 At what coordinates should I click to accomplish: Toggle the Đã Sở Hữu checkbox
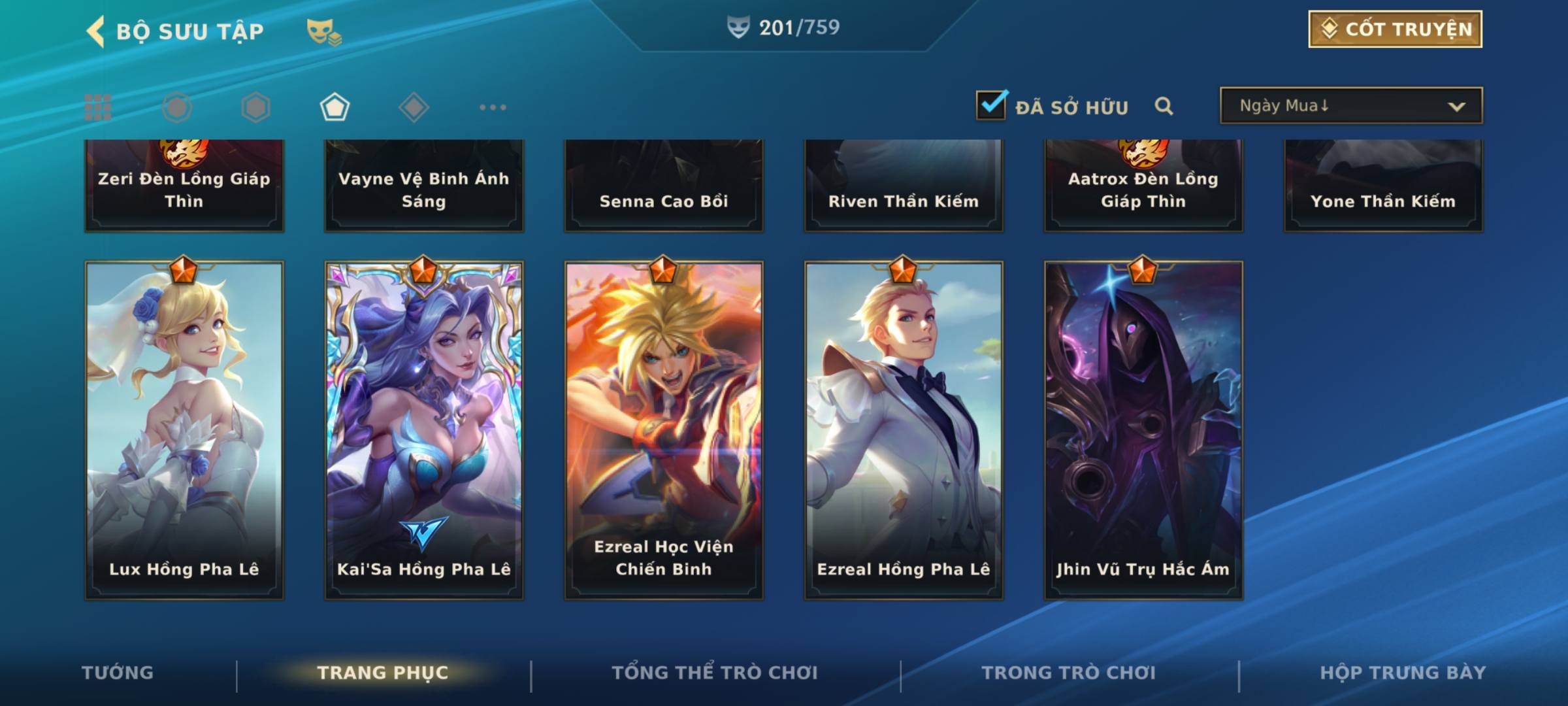pos(992,105)
